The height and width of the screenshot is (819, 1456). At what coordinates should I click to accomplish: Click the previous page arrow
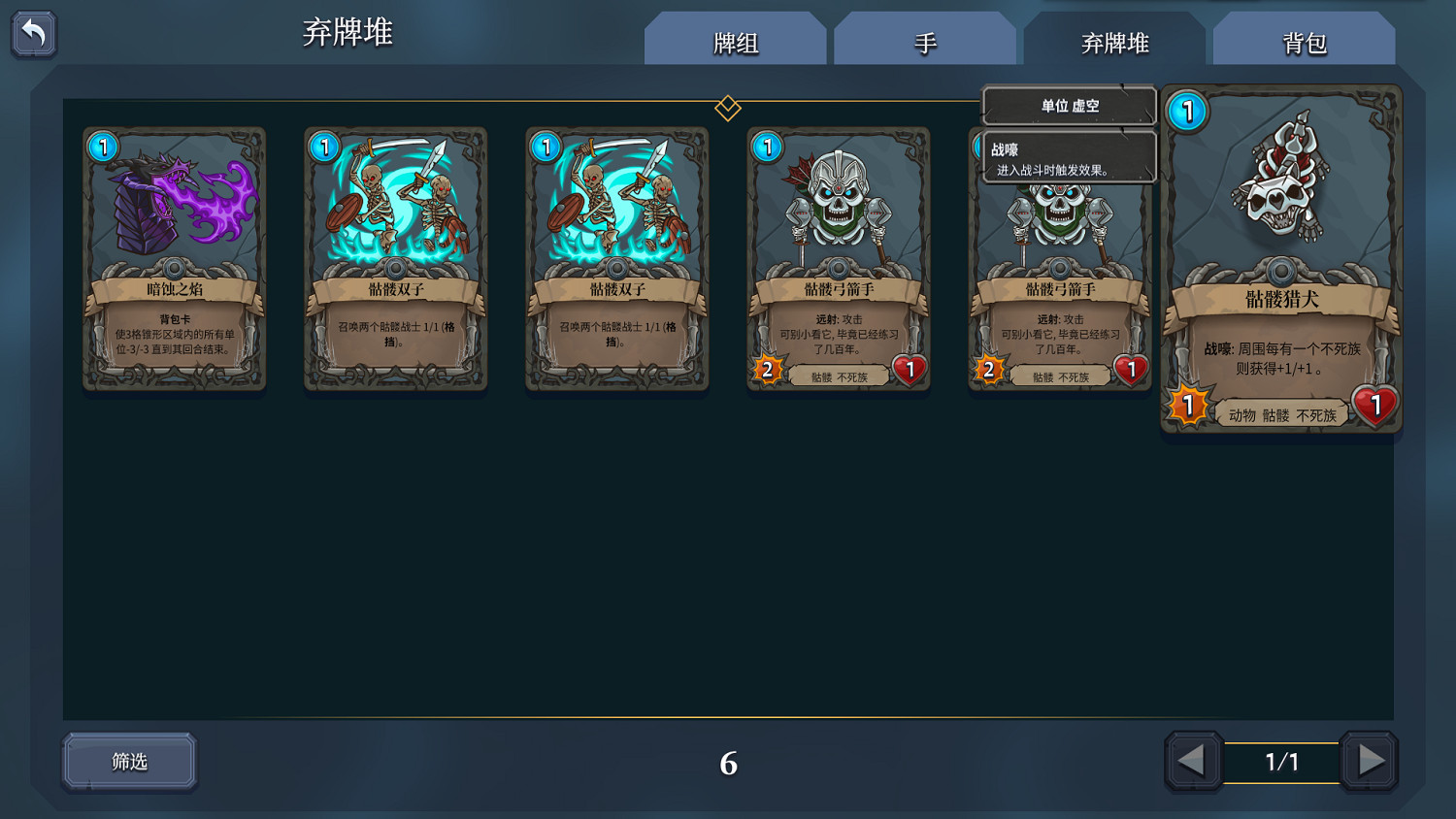tap(1194, 762)
